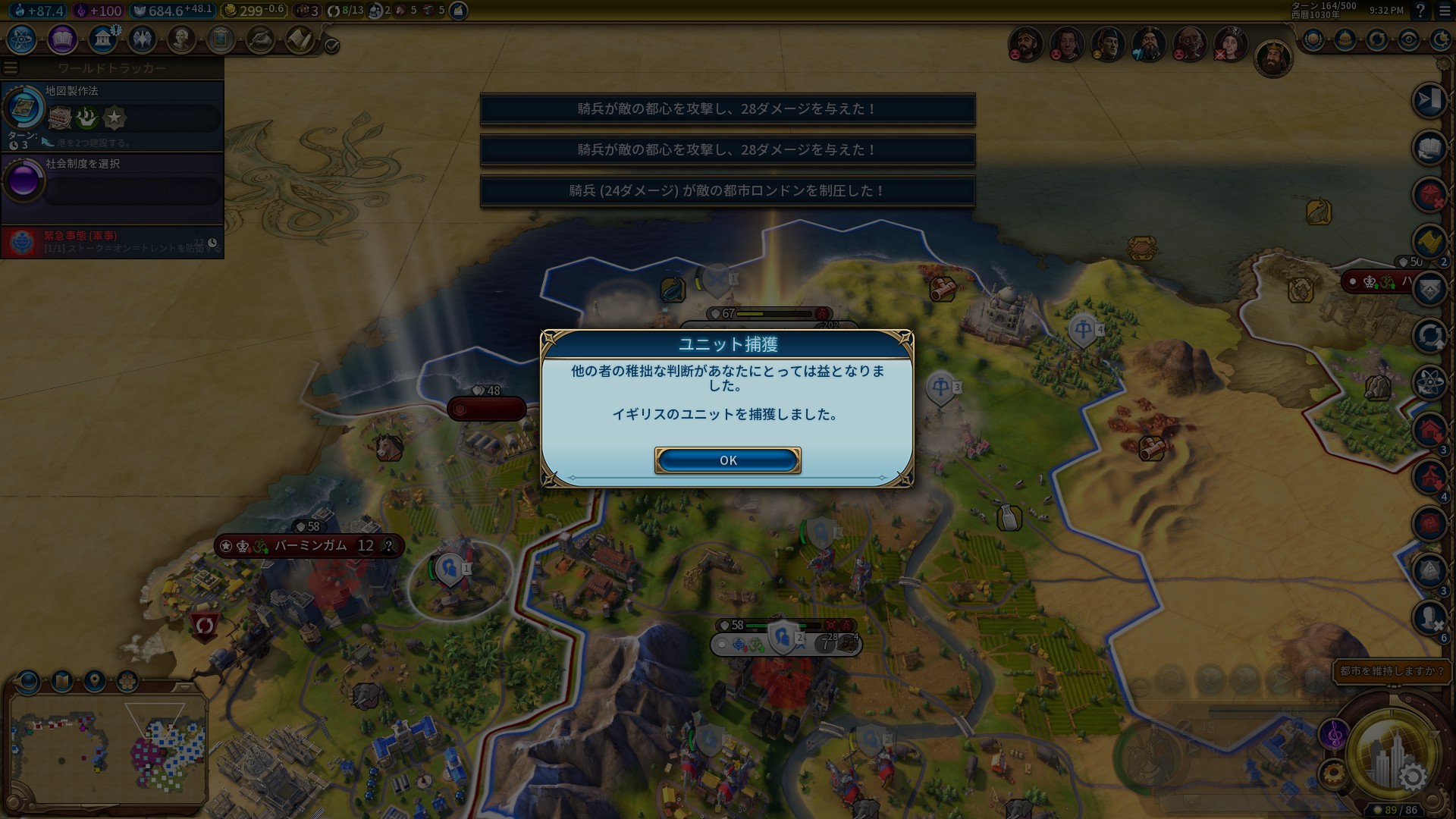This screenshot has height=819, width=1456.
Task: Open the government panel with the alert badge
Action: click(103, 40)
